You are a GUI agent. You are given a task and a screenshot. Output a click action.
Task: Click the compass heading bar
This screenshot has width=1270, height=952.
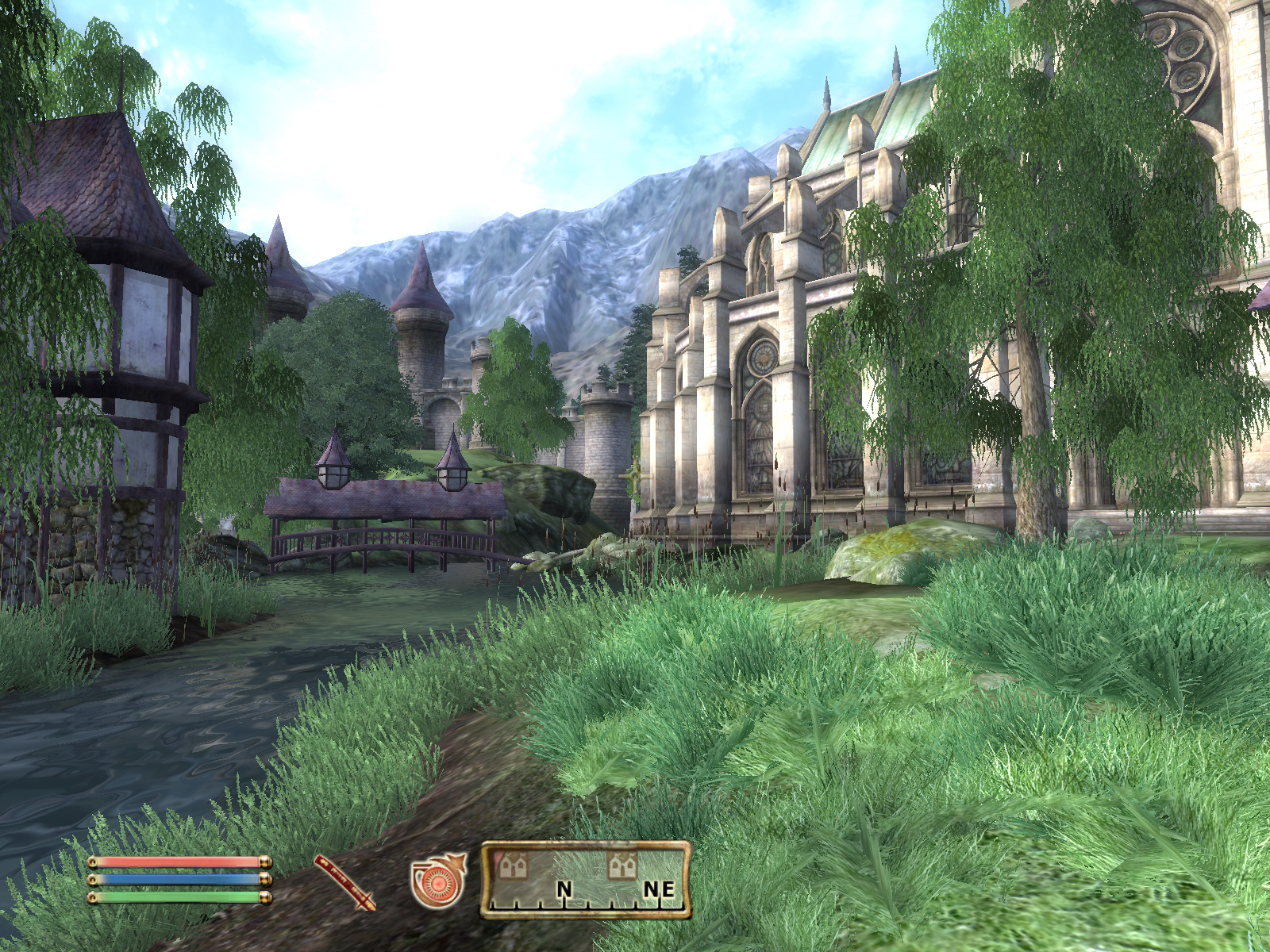point(586,881)
